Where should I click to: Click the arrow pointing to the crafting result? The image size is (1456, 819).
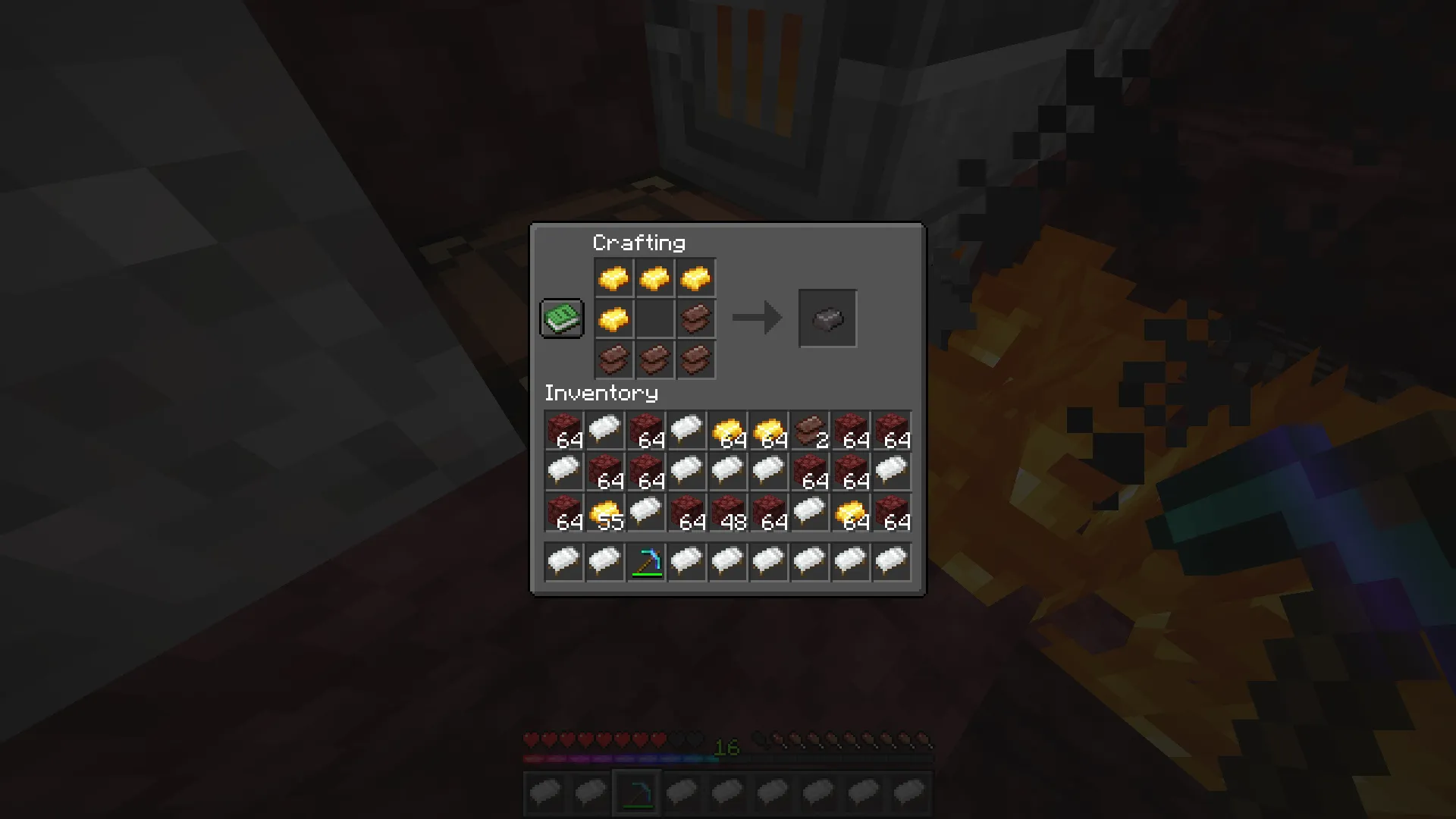[x=756, y=318]
